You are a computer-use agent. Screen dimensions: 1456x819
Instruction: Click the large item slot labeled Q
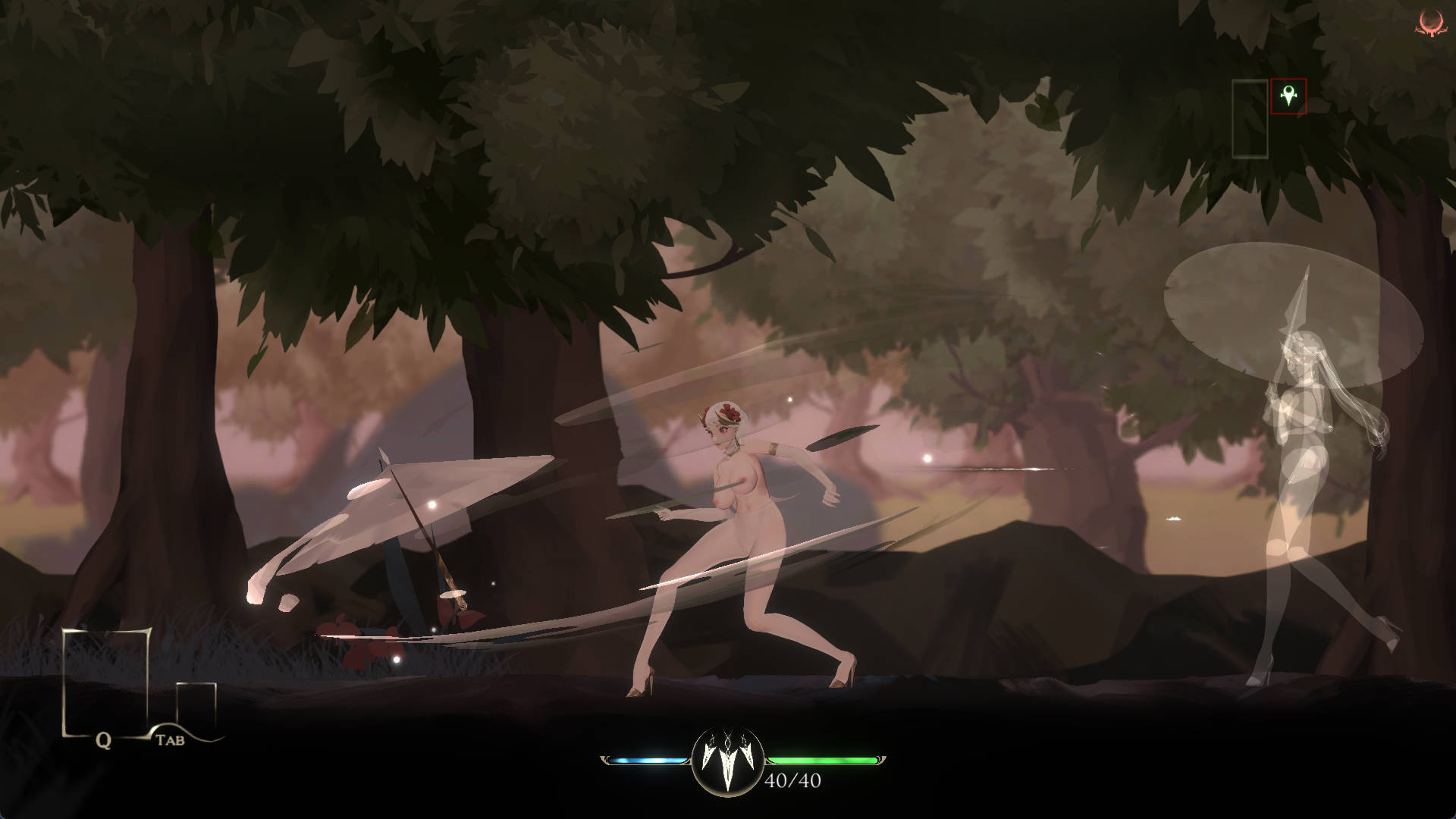105,682
